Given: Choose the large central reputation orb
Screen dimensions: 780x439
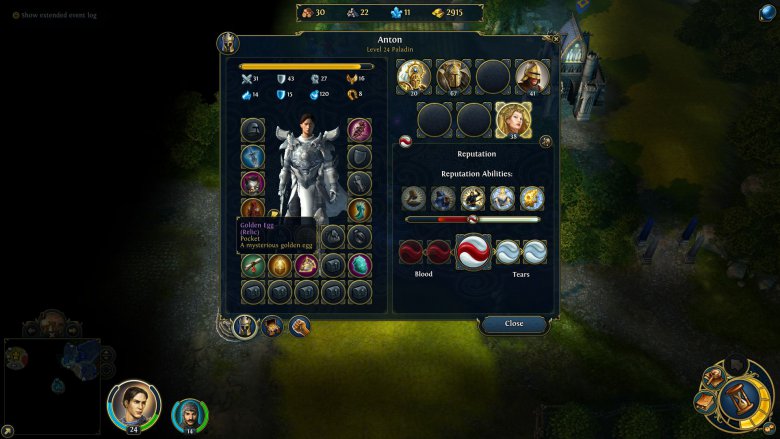Looking at the screenshot, I should point(473,252).
